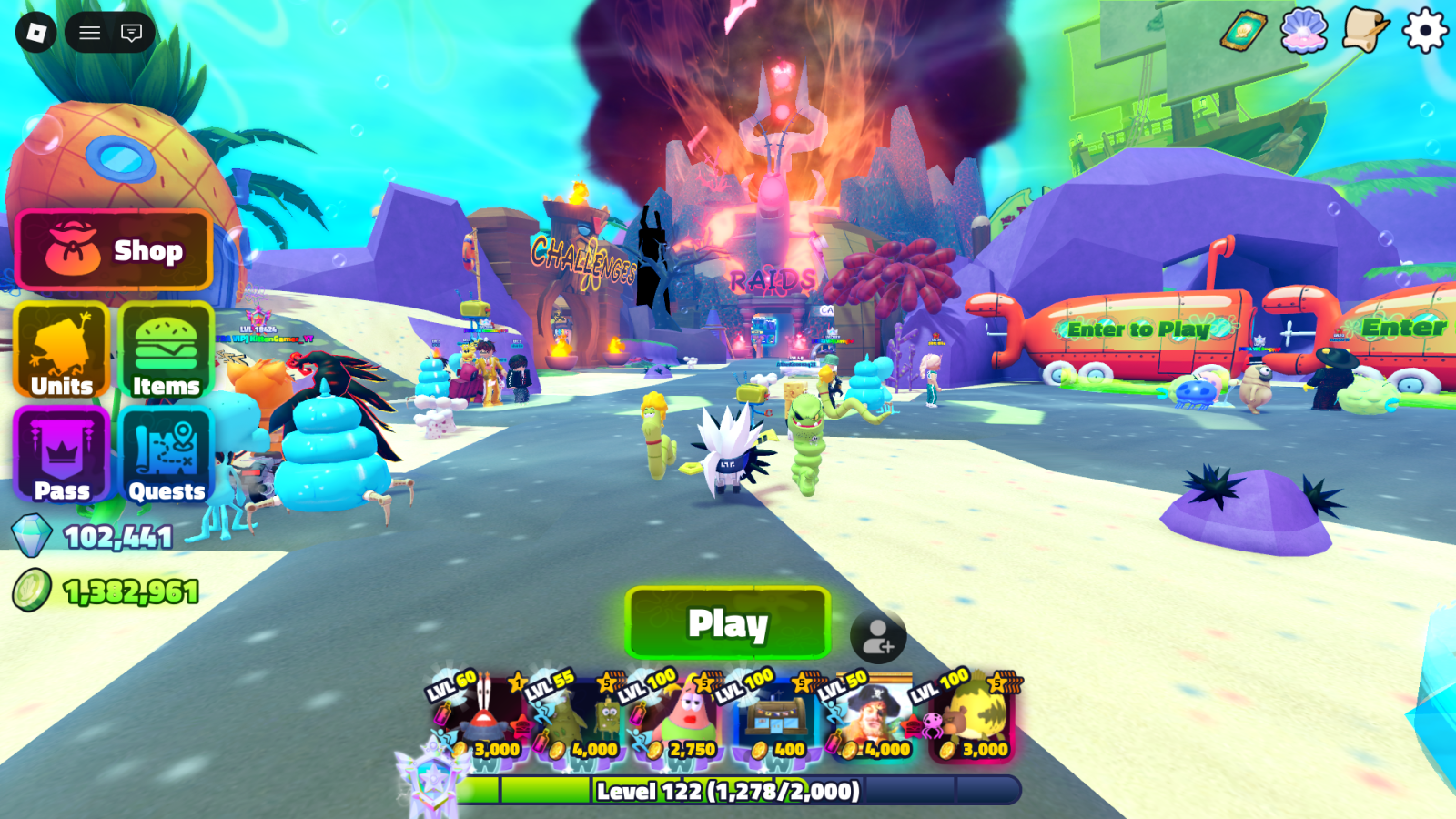This screenshot has width=1456, height=819.
Task: Open the Units menu
Action: (x=62, y=351)
